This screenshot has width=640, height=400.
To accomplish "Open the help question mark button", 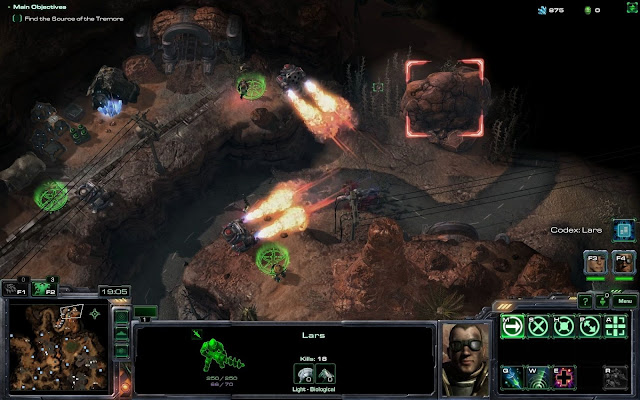I will (586, 300).
